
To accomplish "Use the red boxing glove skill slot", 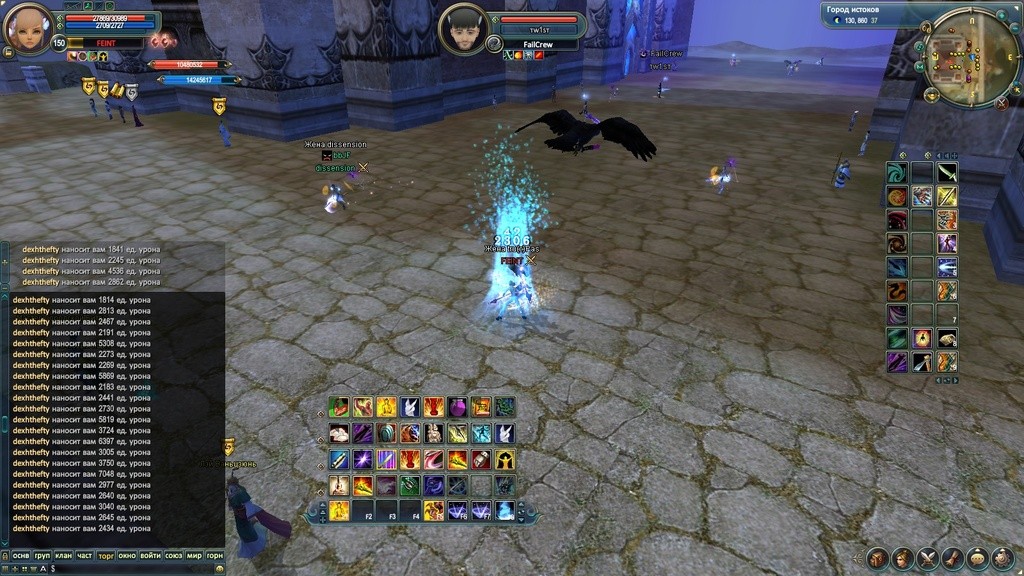I will point(481,460).
